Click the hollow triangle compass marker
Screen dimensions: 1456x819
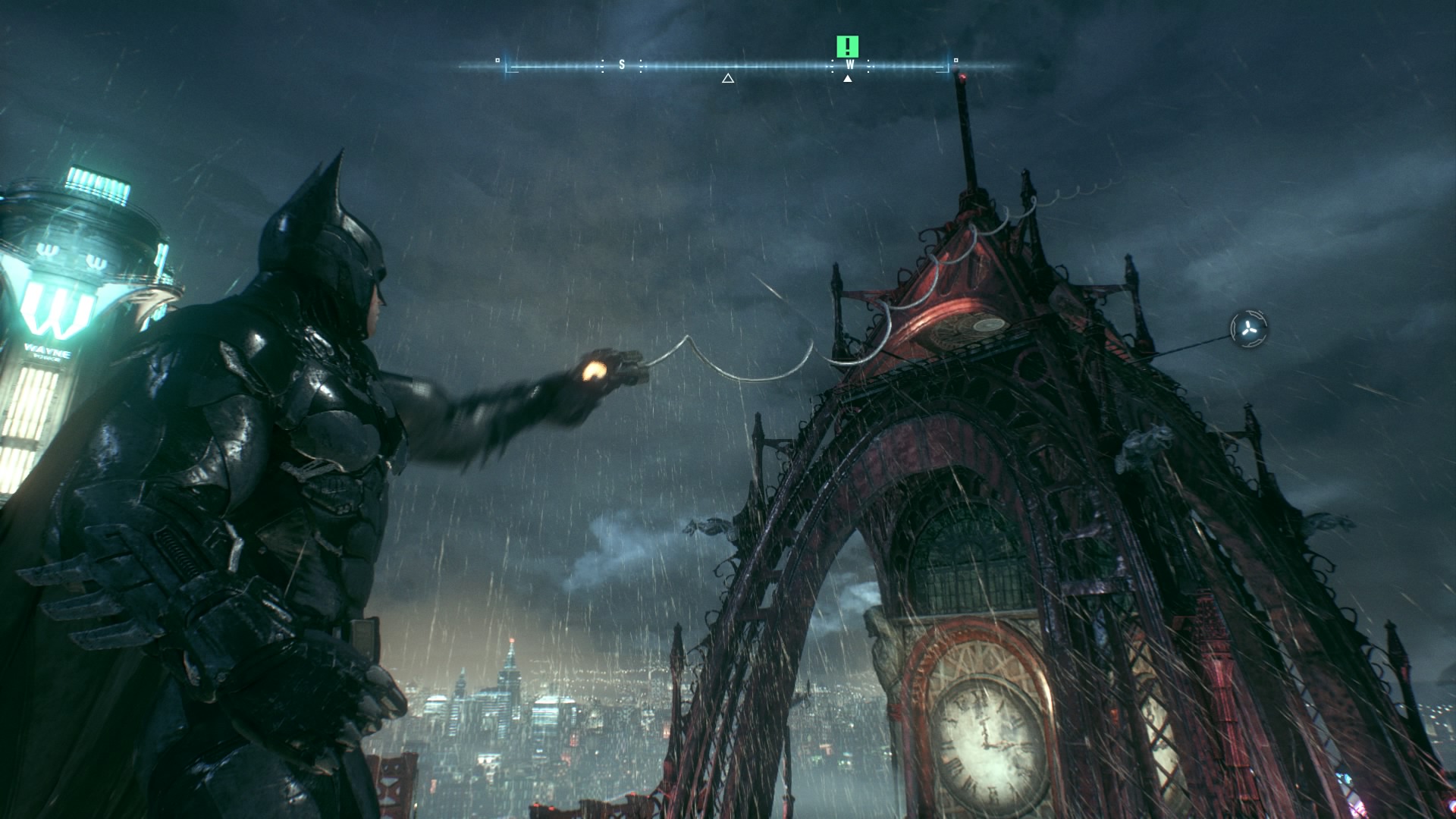coord(728,78)
